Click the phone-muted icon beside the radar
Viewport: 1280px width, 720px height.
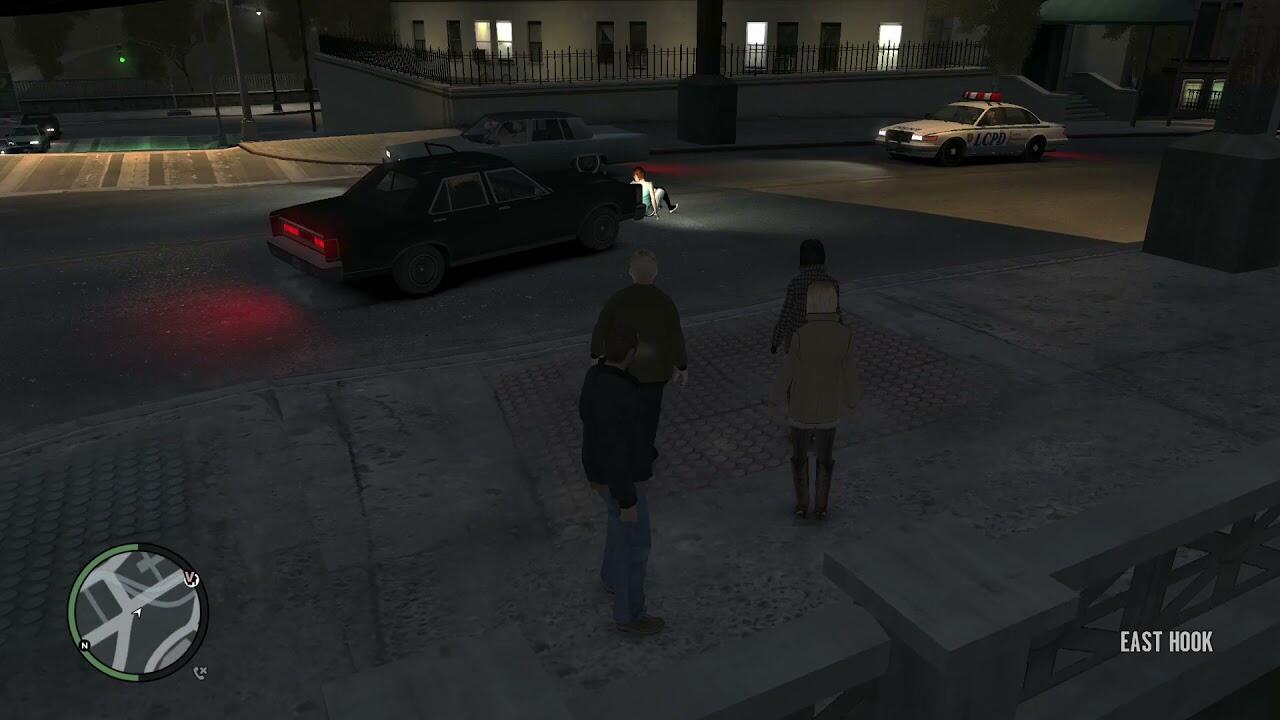click(x=200, y=672)
